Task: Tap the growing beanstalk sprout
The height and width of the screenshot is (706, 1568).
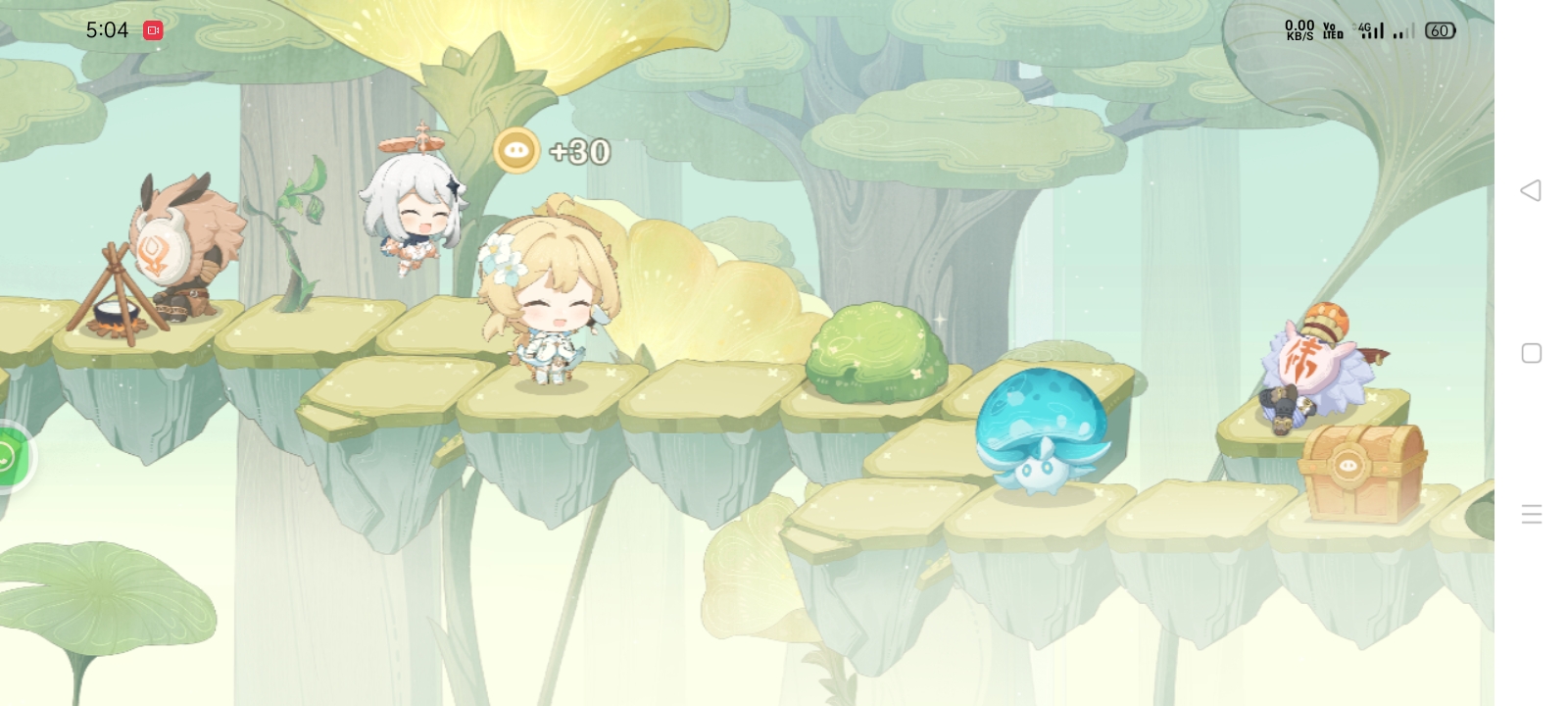Action: coord(294,245)
